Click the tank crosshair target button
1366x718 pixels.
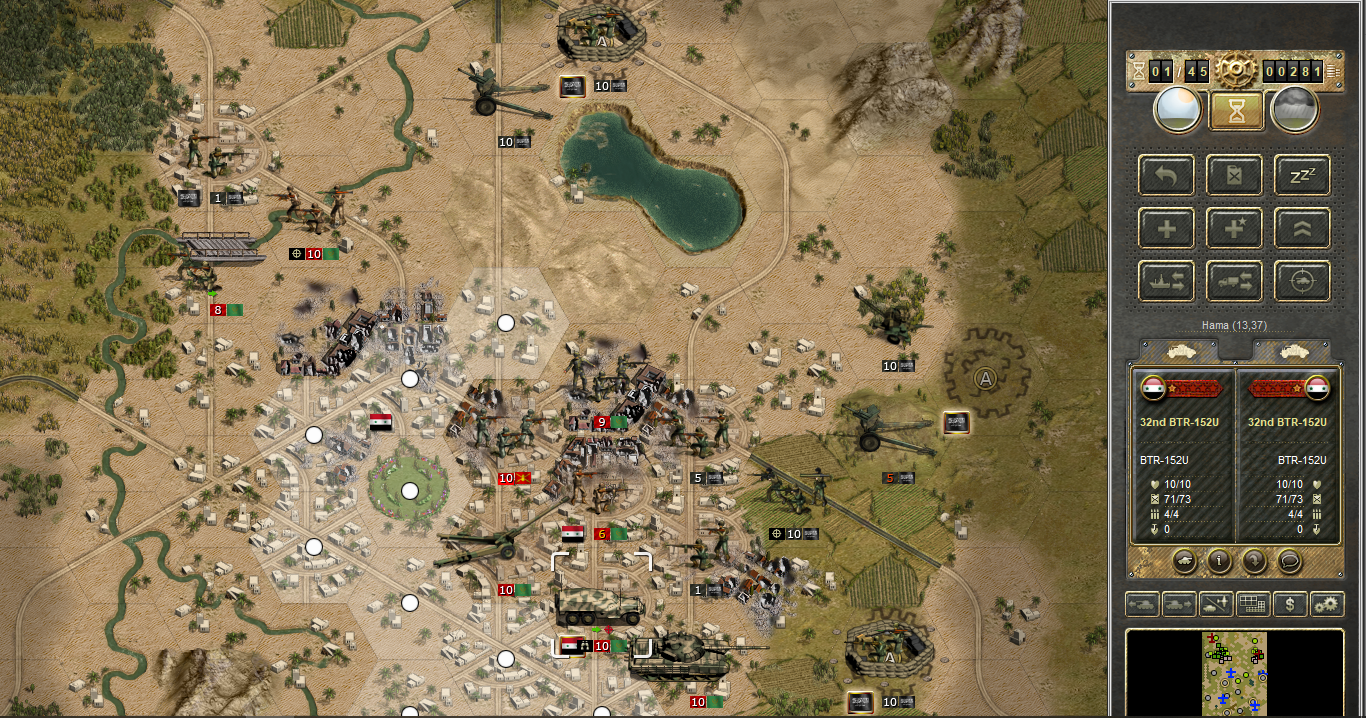coord(1302,282)
